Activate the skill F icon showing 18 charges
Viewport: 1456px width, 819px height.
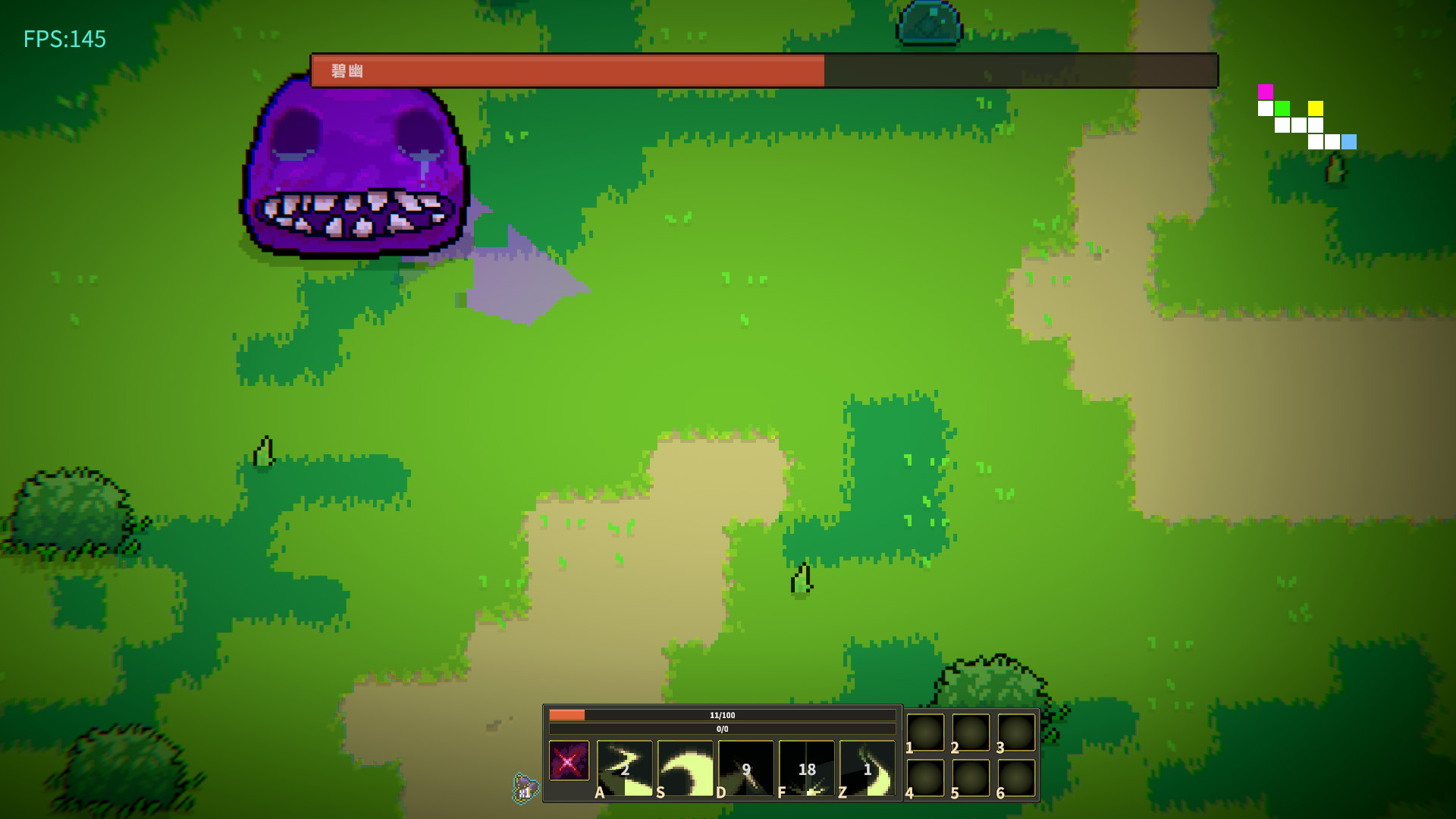click(806, 768)
